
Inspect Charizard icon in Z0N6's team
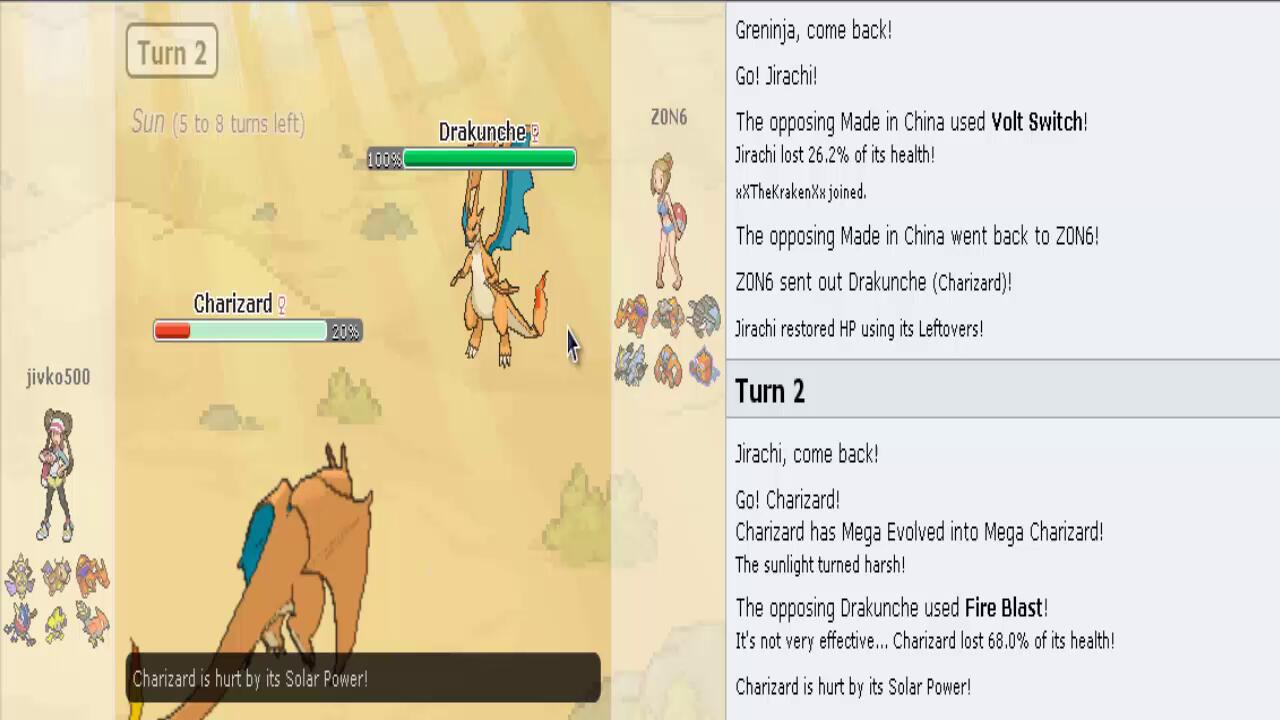(x=632, y=316)
